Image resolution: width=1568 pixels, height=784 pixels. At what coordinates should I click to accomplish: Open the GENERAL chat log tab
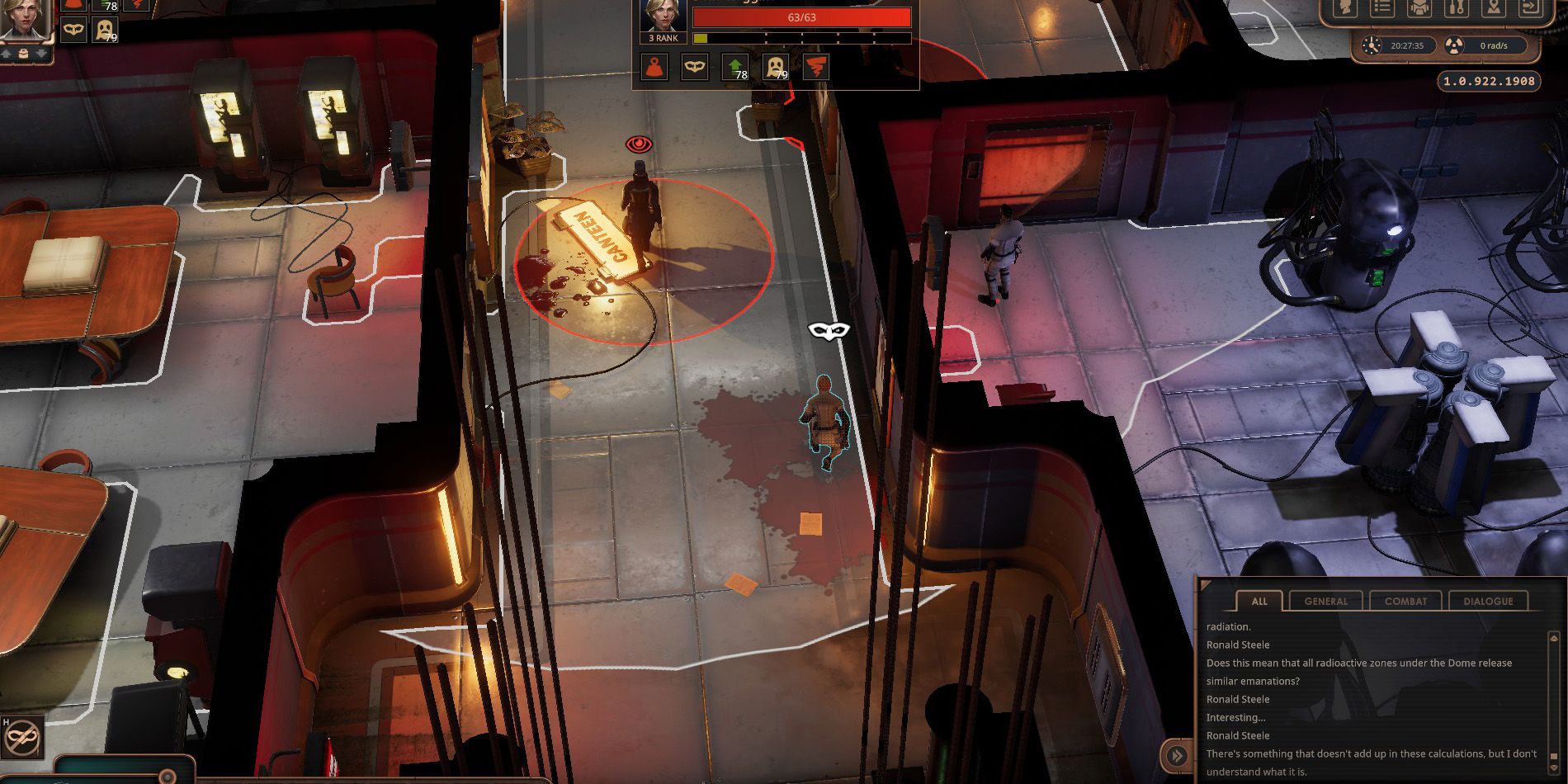pyautogui.click(x=1325, y=601)
